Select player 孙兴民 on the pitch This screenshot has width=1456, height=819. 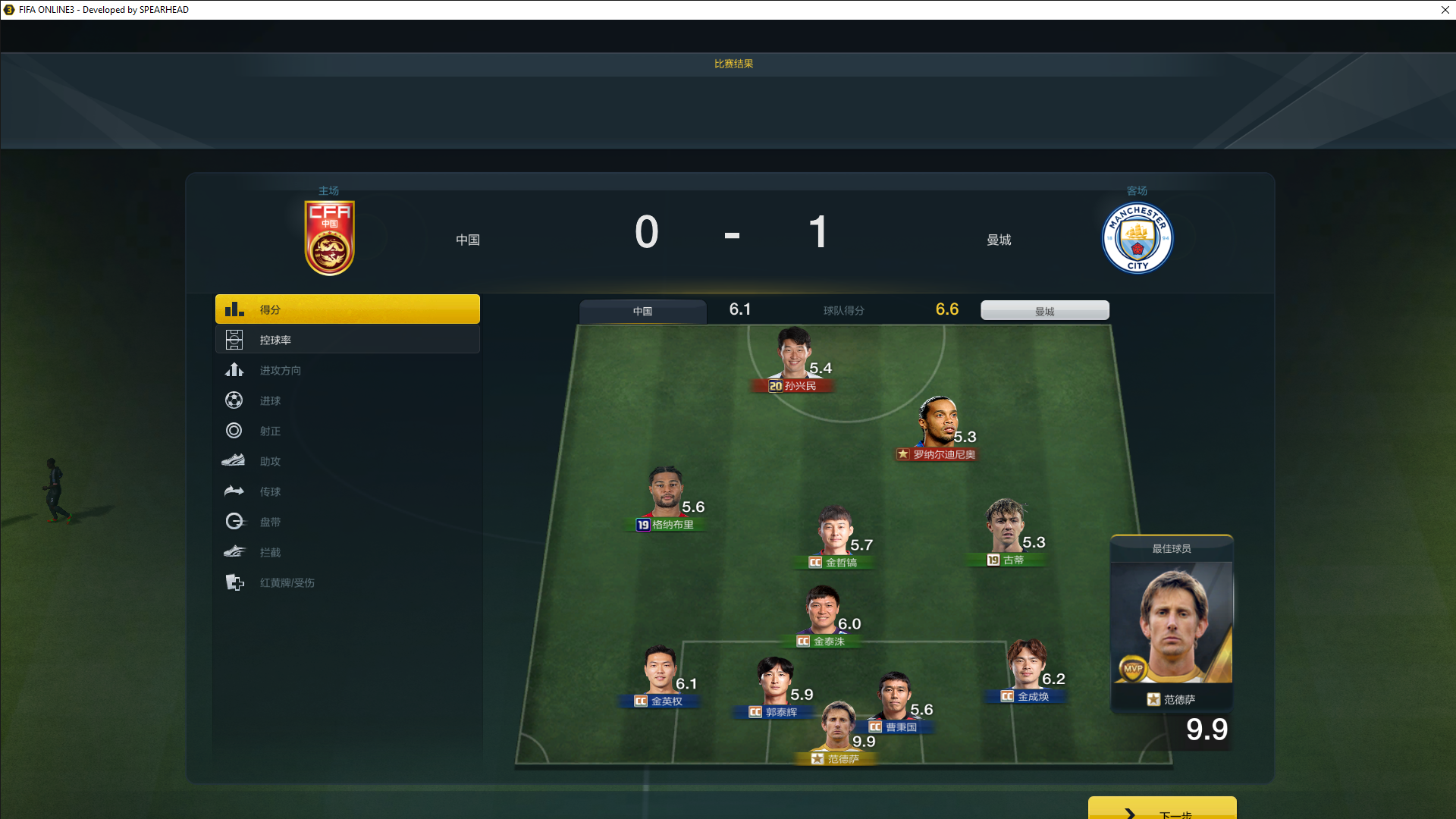(793, 356)
